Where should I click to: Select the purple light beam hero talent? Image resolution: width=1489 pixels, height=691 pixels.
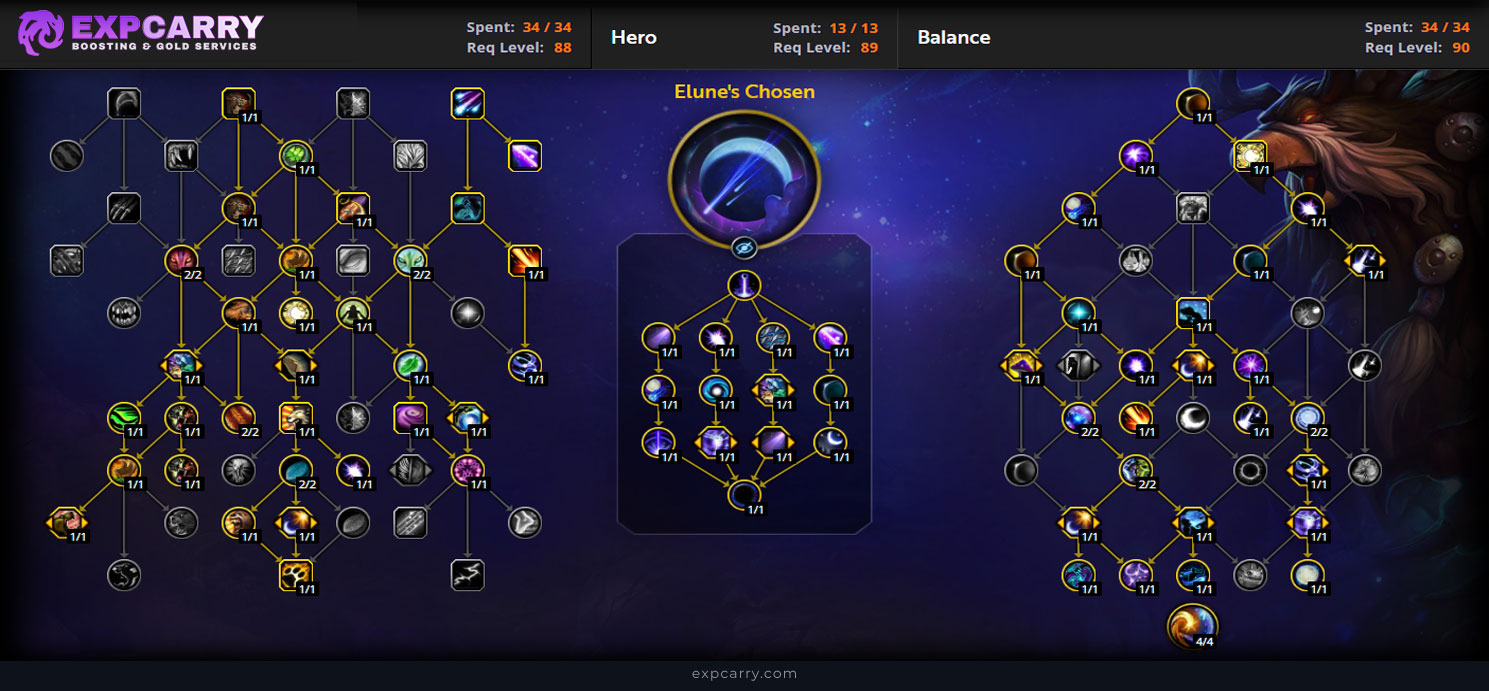[744, 286]
